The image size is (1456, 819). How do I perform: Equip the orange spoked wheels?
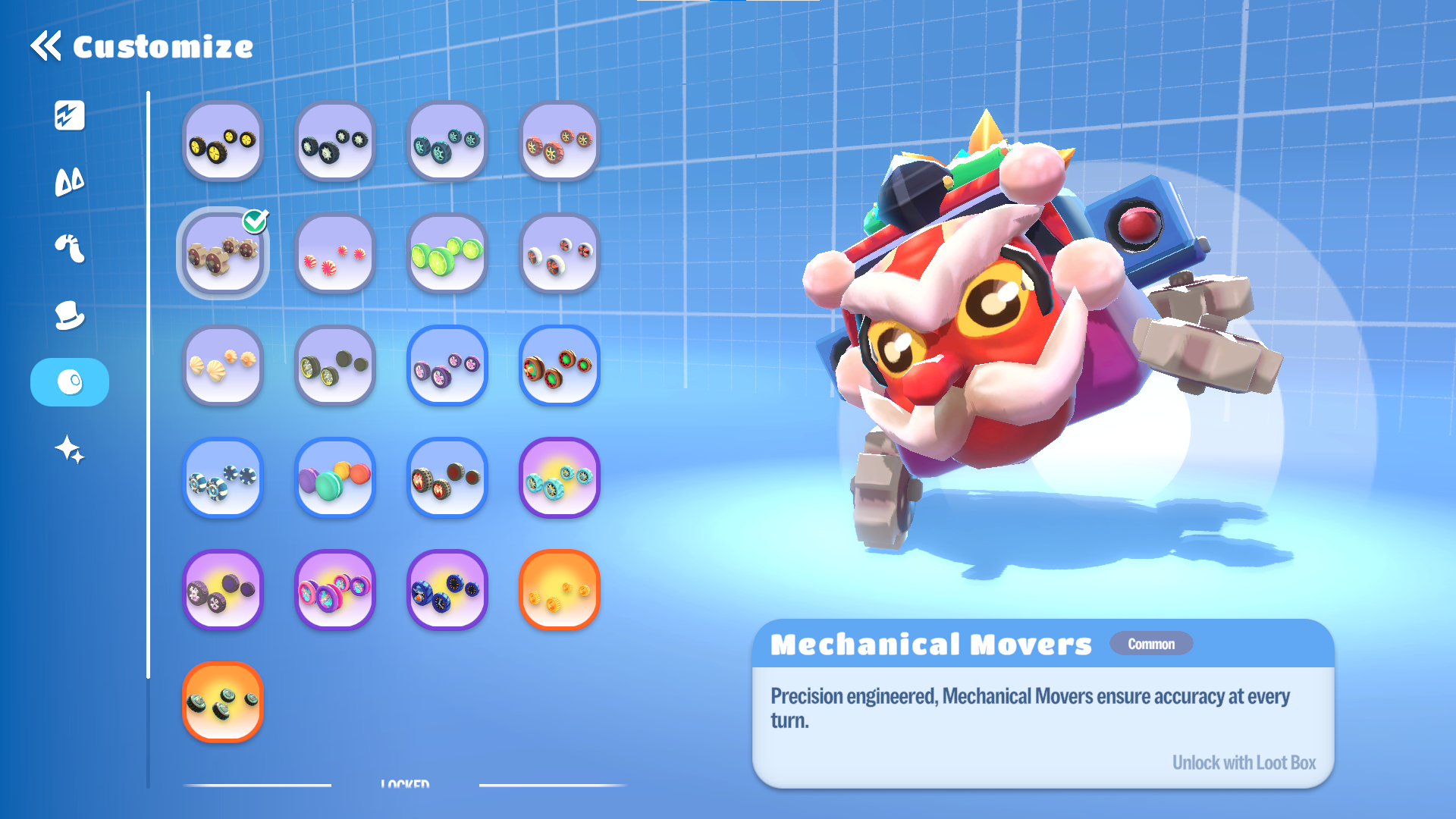point(560,142)
